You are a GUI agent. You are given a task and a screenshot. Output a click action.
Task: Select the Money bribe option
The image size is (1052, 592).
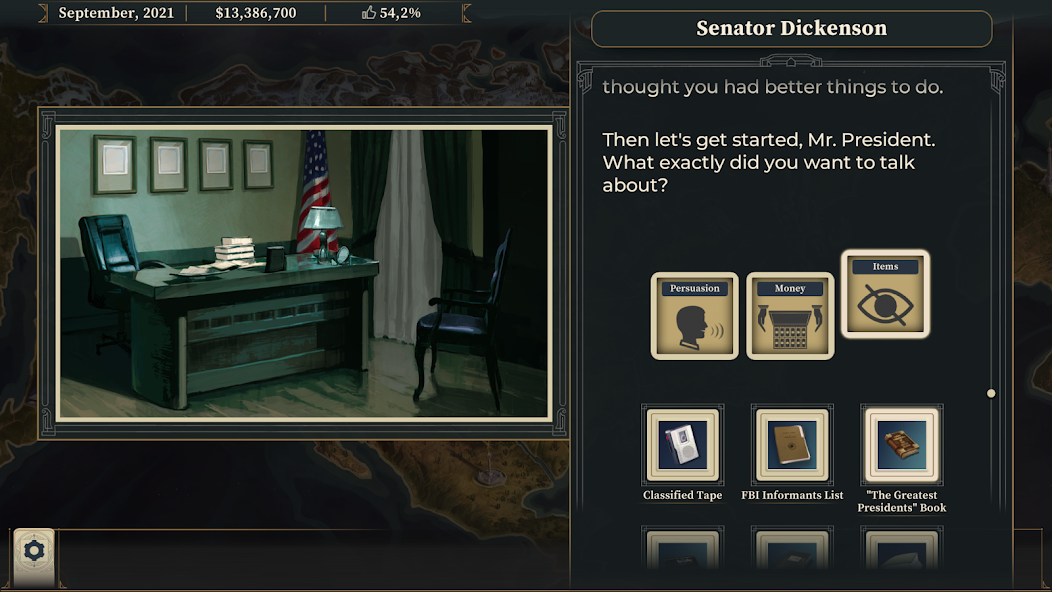790,316
